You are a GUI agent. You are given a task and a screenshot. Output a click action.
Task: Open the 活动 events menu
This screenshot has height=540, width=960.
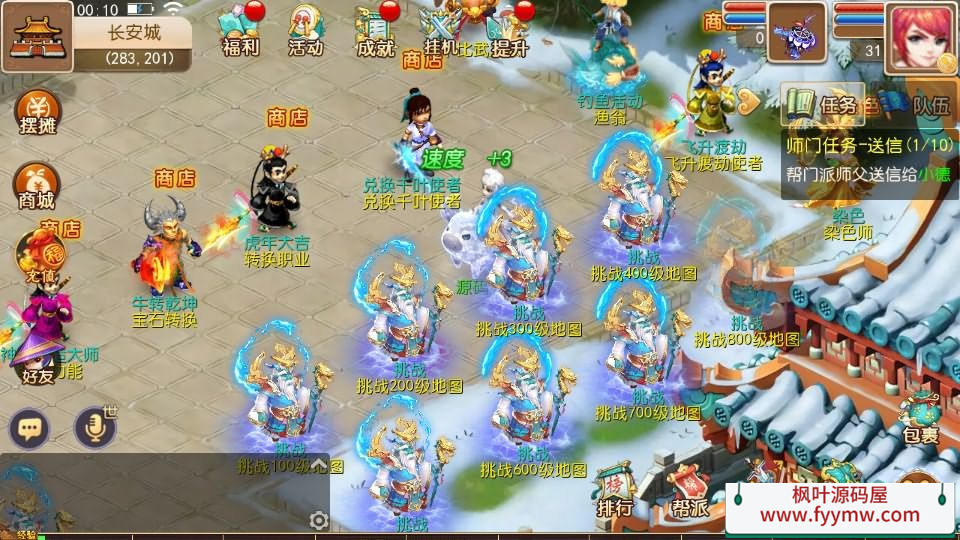click(x=305, y=30)
